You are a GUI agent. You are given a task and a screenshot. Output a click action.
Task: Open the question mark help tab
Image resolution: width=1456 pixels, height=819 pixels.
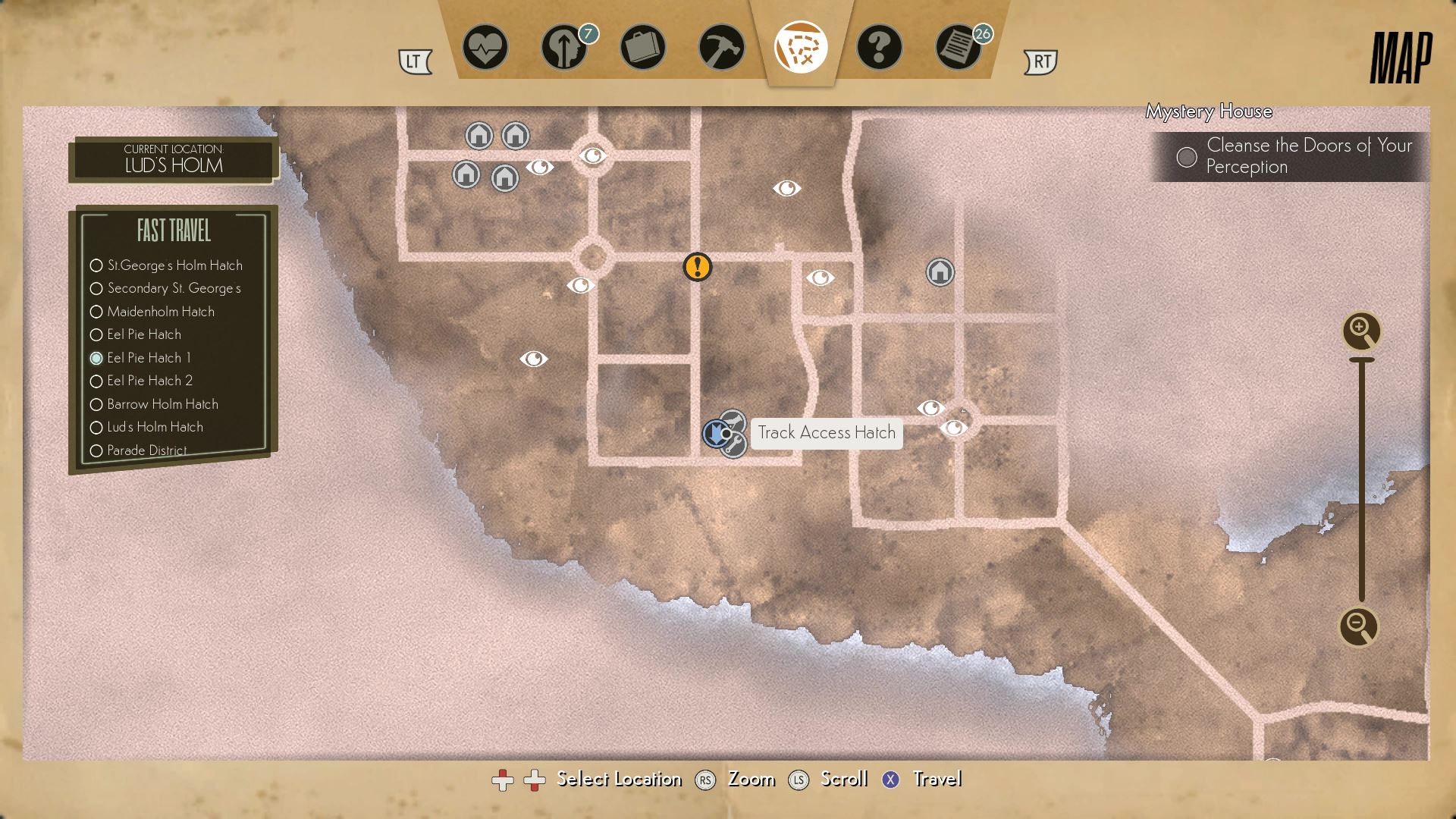point(879,48)
